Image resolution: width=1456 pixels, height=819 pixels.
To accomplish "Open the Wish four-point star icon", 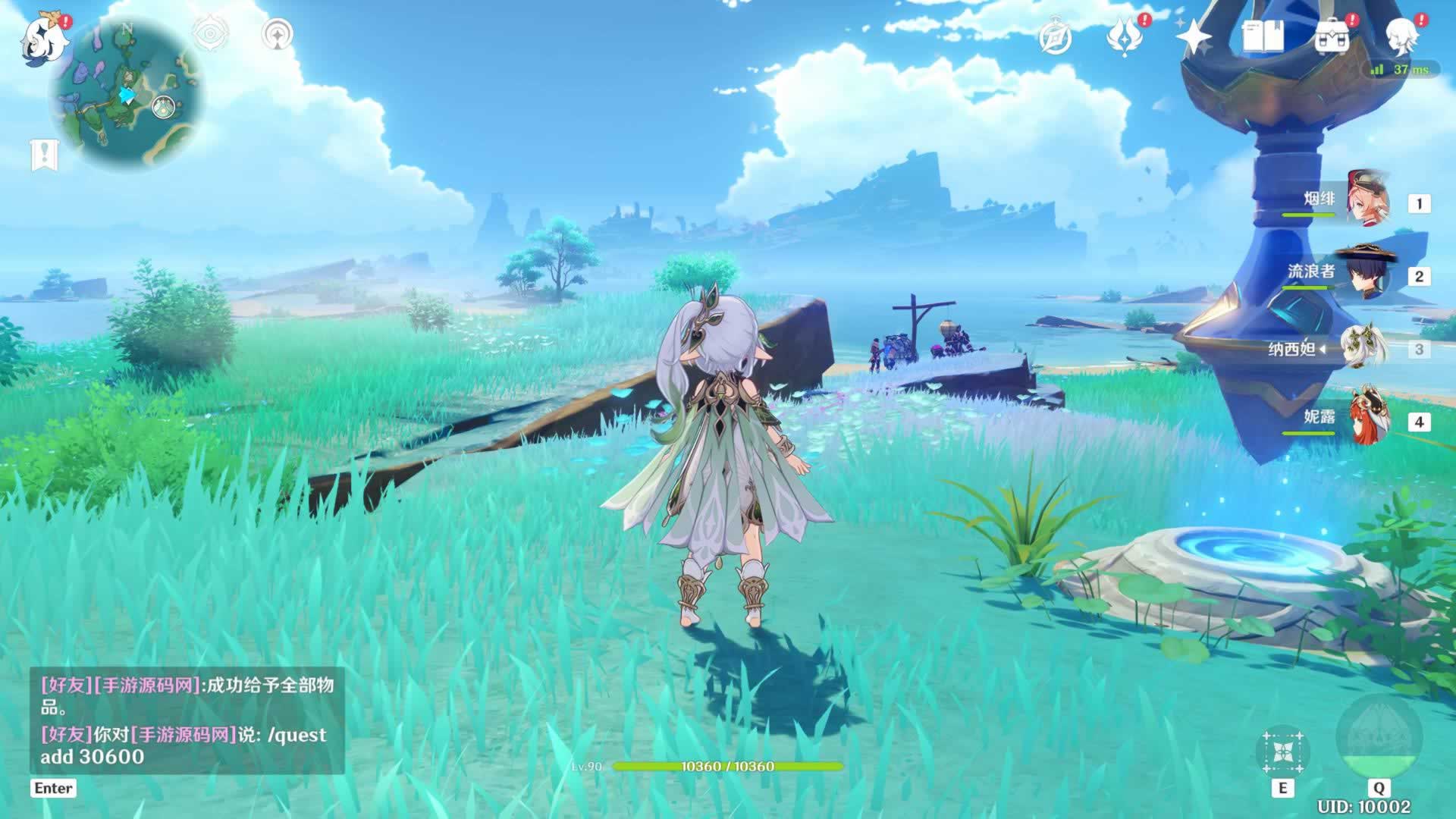I will coord(1193,36).
